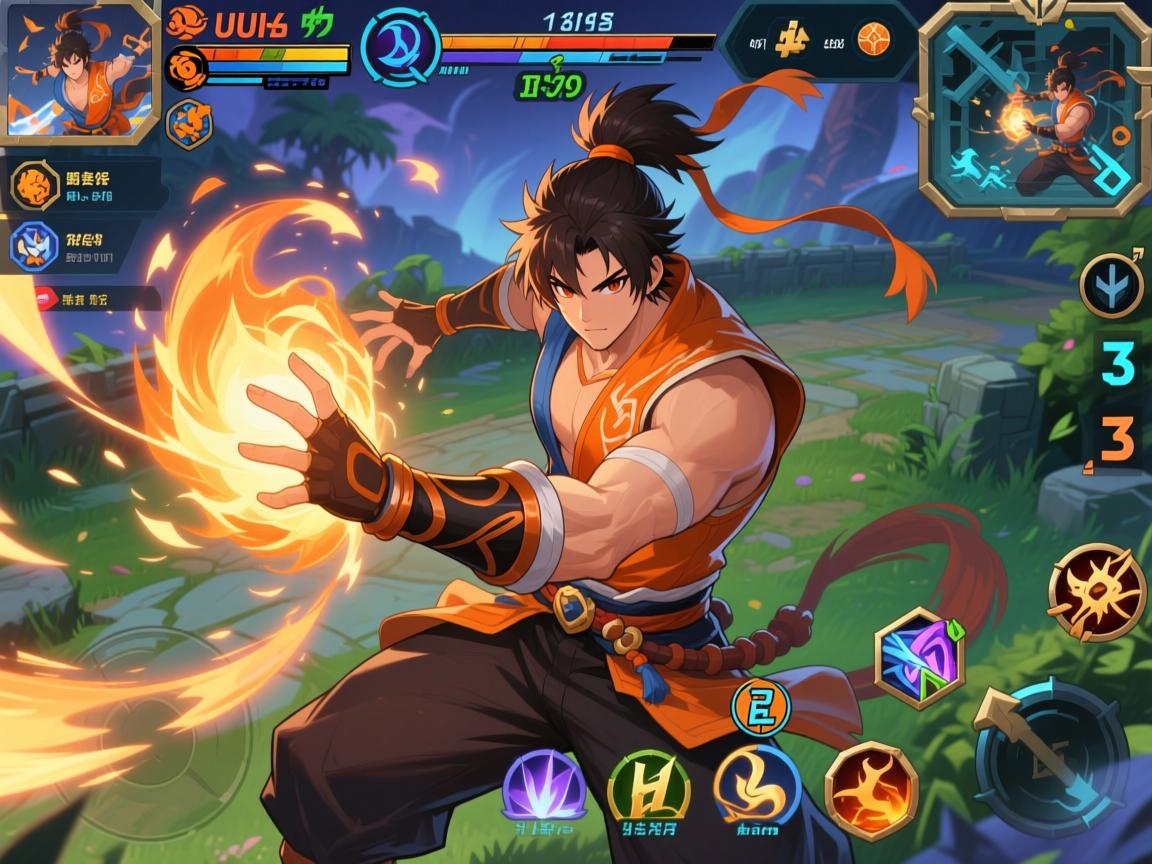This screenshot has height=864, width=1152.
Task: Click the small orange badge under the portrait
Action: point(188,124)
